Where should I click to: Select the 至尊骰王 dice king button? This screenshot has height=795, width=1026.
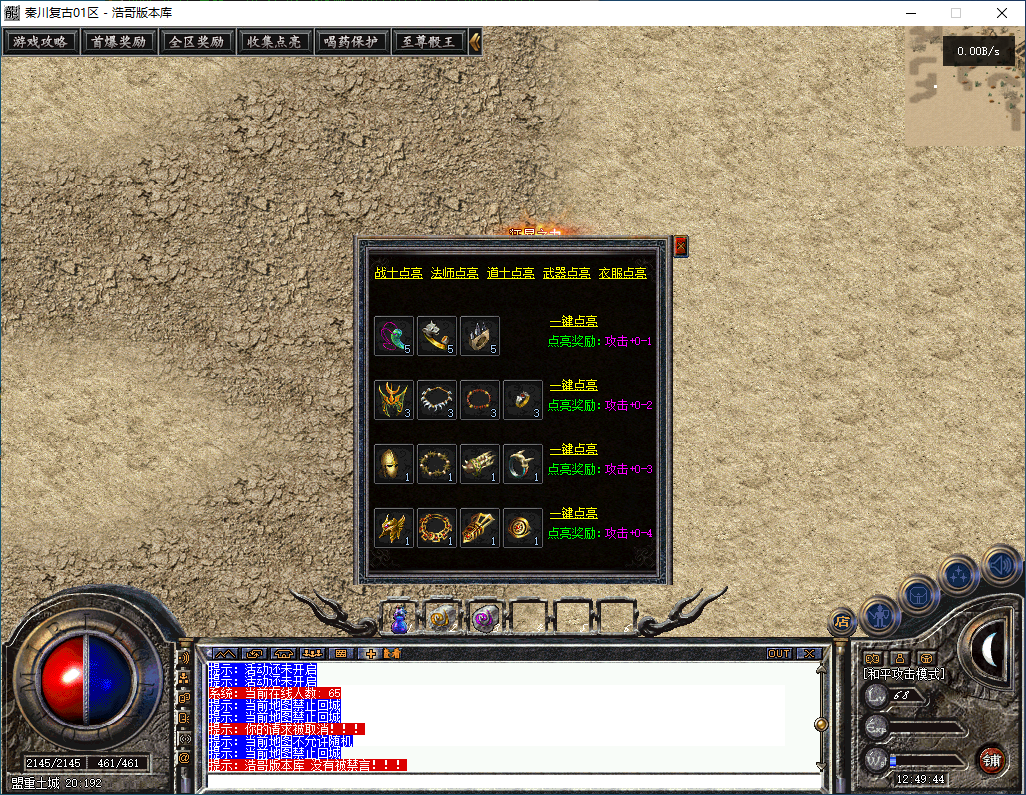click(x=429, y=42)
